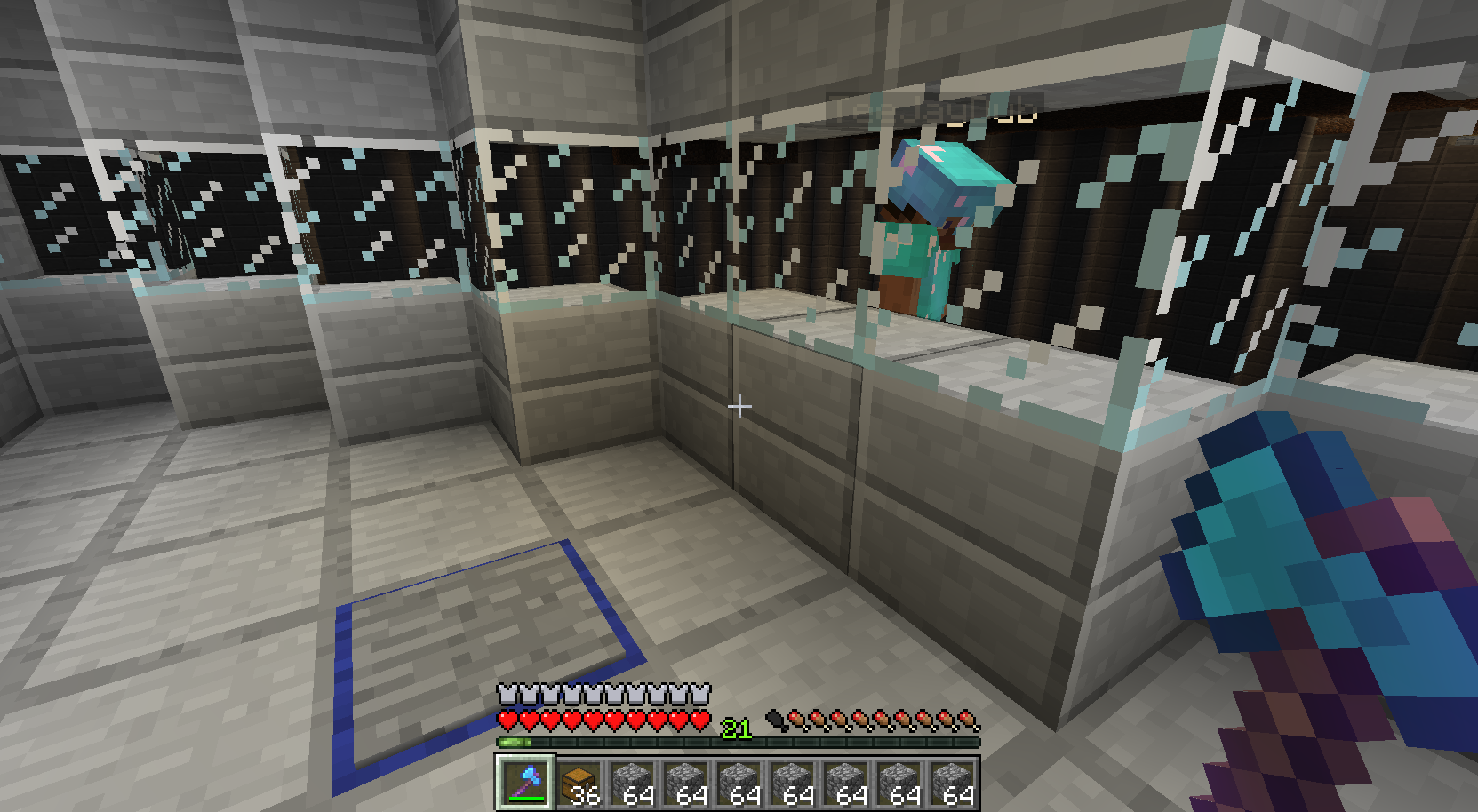1478x812 pixels.
Task: Click the green durability bar under the axe
Action: pos(527,800)
